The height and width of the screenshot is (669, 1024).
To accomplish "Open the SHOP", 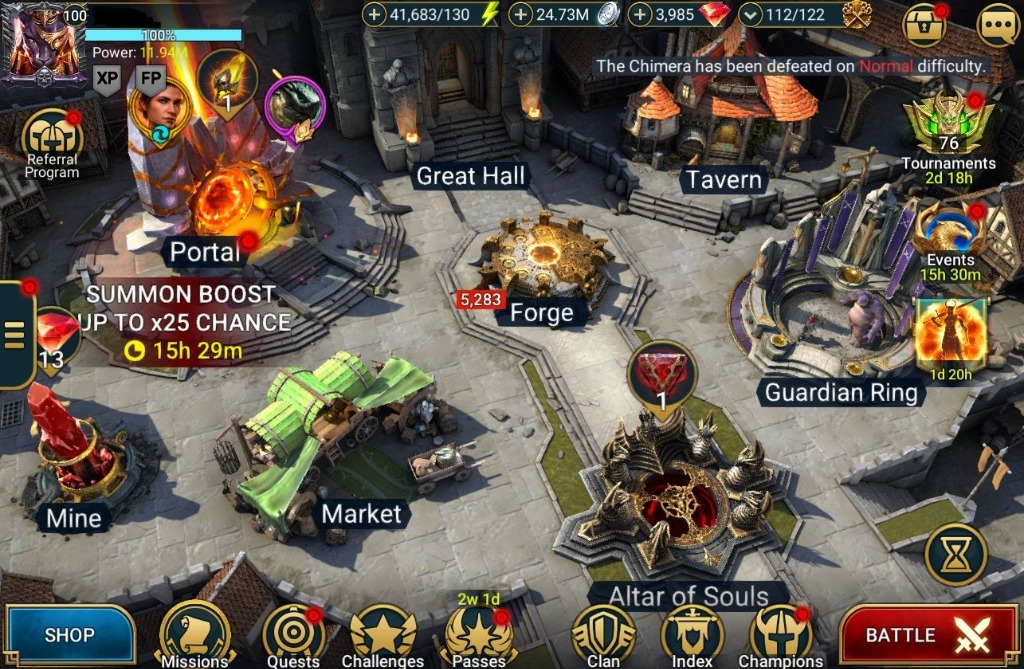I will coord(69,635).
